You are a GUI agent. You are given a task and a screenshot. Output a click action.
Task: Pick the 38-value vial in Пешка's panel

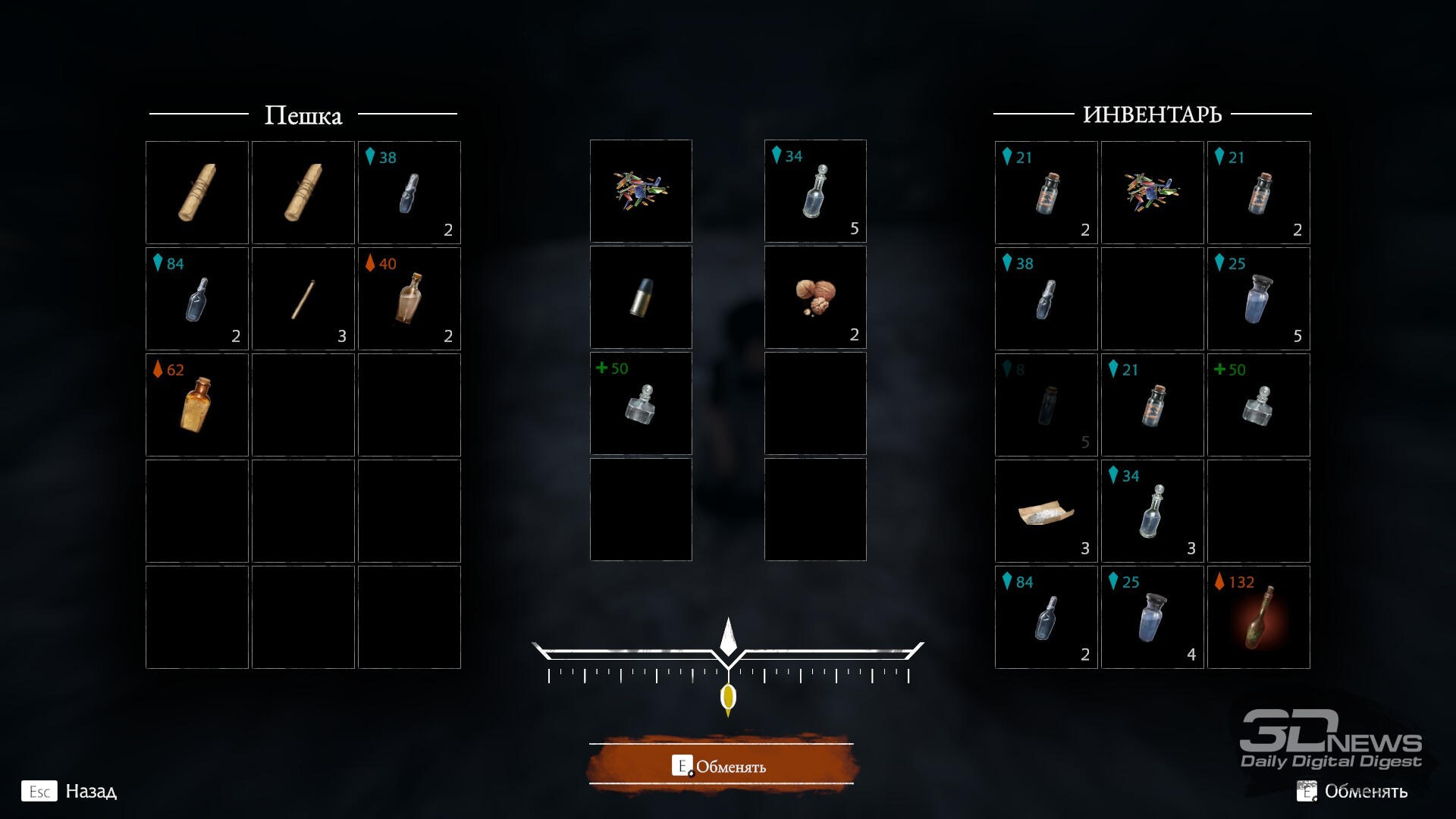coord(409,193)
